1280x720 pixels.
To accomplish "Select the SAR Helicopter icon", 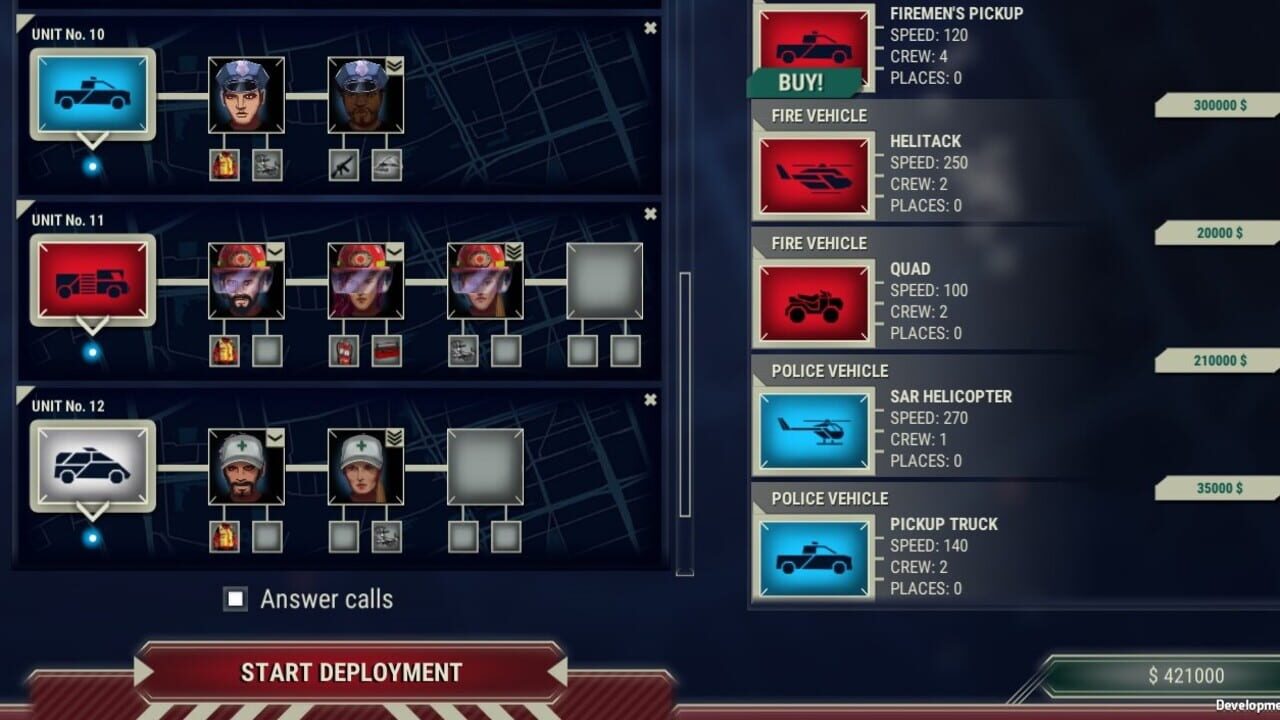I will pyautogui.click(x=813, y=429).
